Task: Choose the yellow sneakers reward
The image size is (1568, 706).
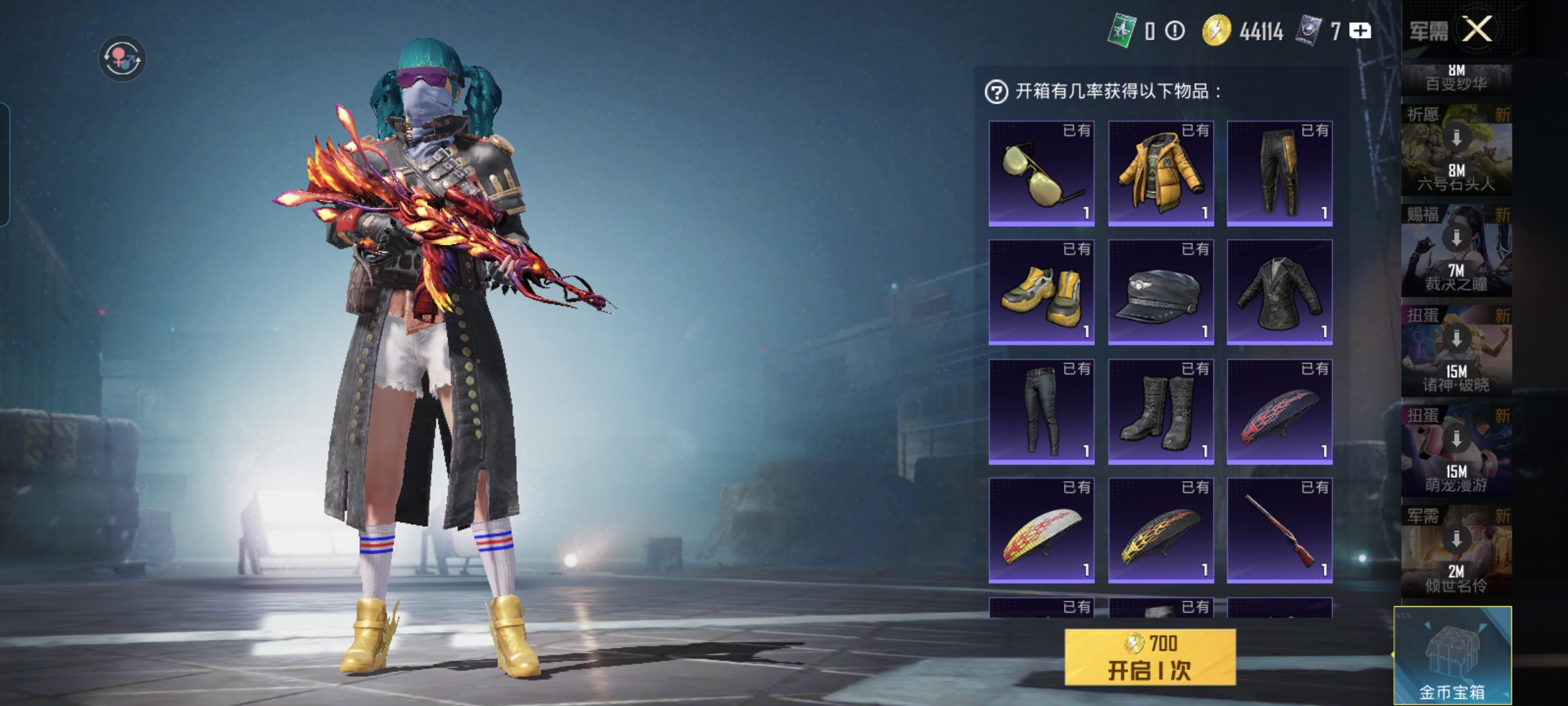Action: point(1041,292)
